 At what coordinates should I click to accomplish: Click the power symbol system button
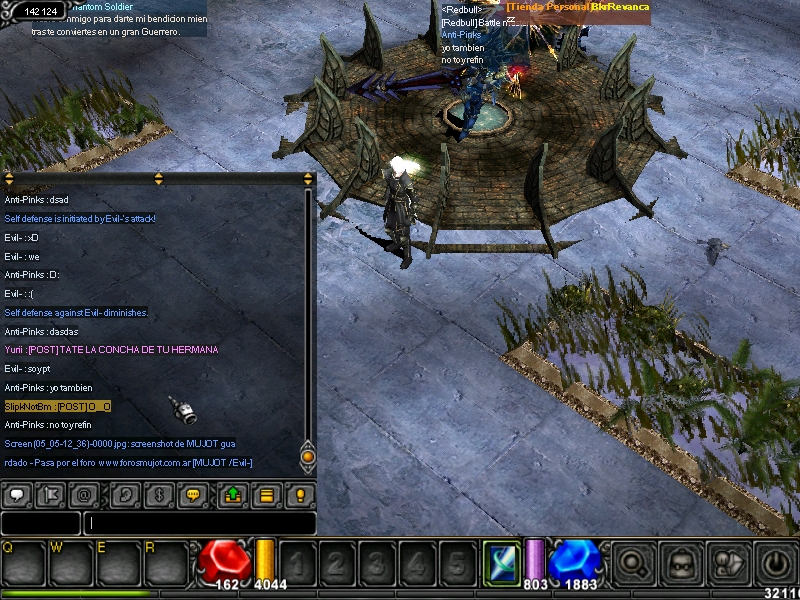coord(776,562)
